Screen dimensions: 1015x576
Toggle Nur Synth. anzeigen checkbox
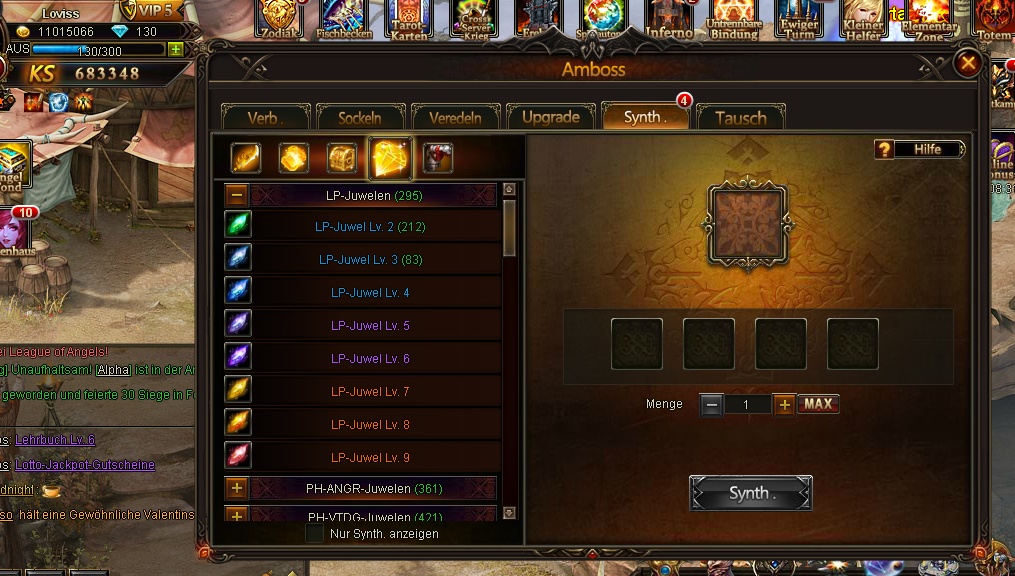315,534
